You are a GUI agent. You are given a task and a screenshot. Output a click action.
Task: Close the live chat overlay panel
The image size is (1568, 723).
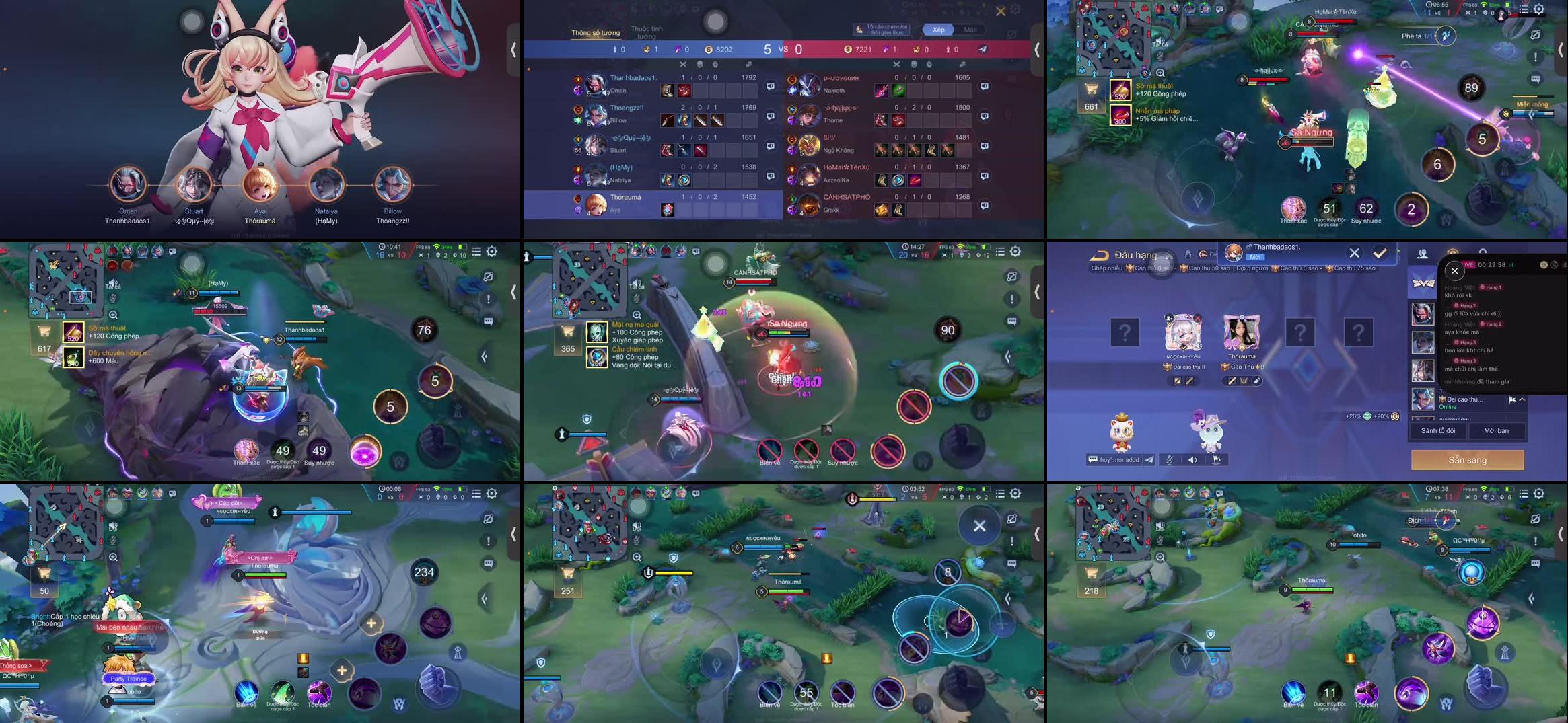coord(1454,271)
